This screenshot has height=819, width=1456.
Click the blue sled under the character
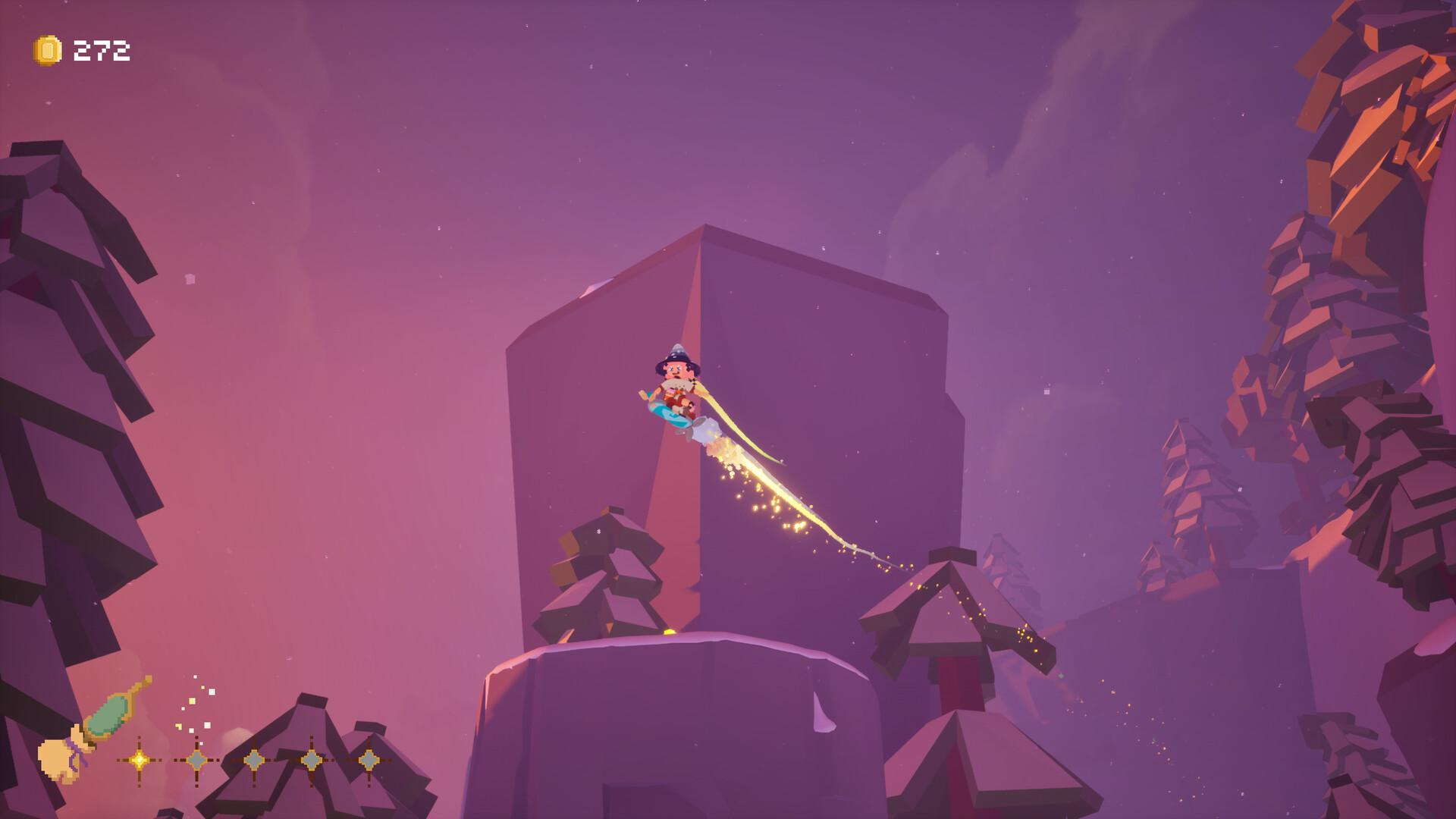click(x=667, y=413)
